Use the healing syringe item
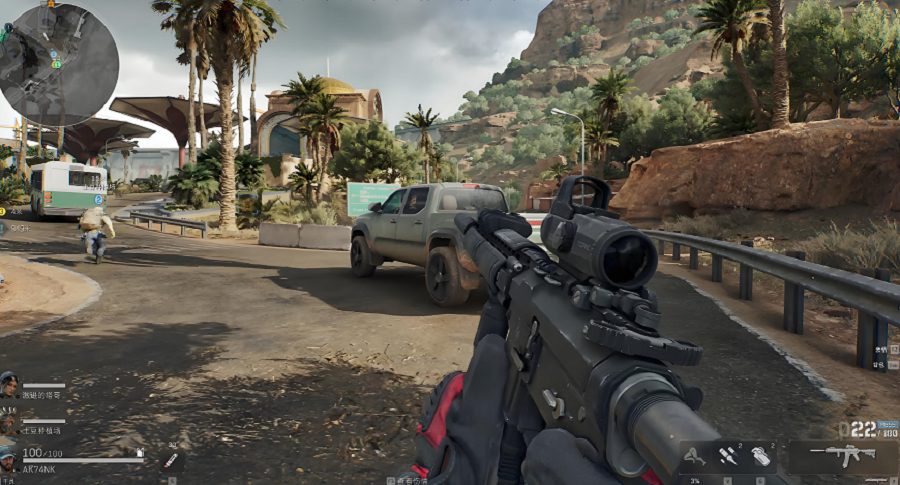 pyautogui.click(x=171, y=460)
